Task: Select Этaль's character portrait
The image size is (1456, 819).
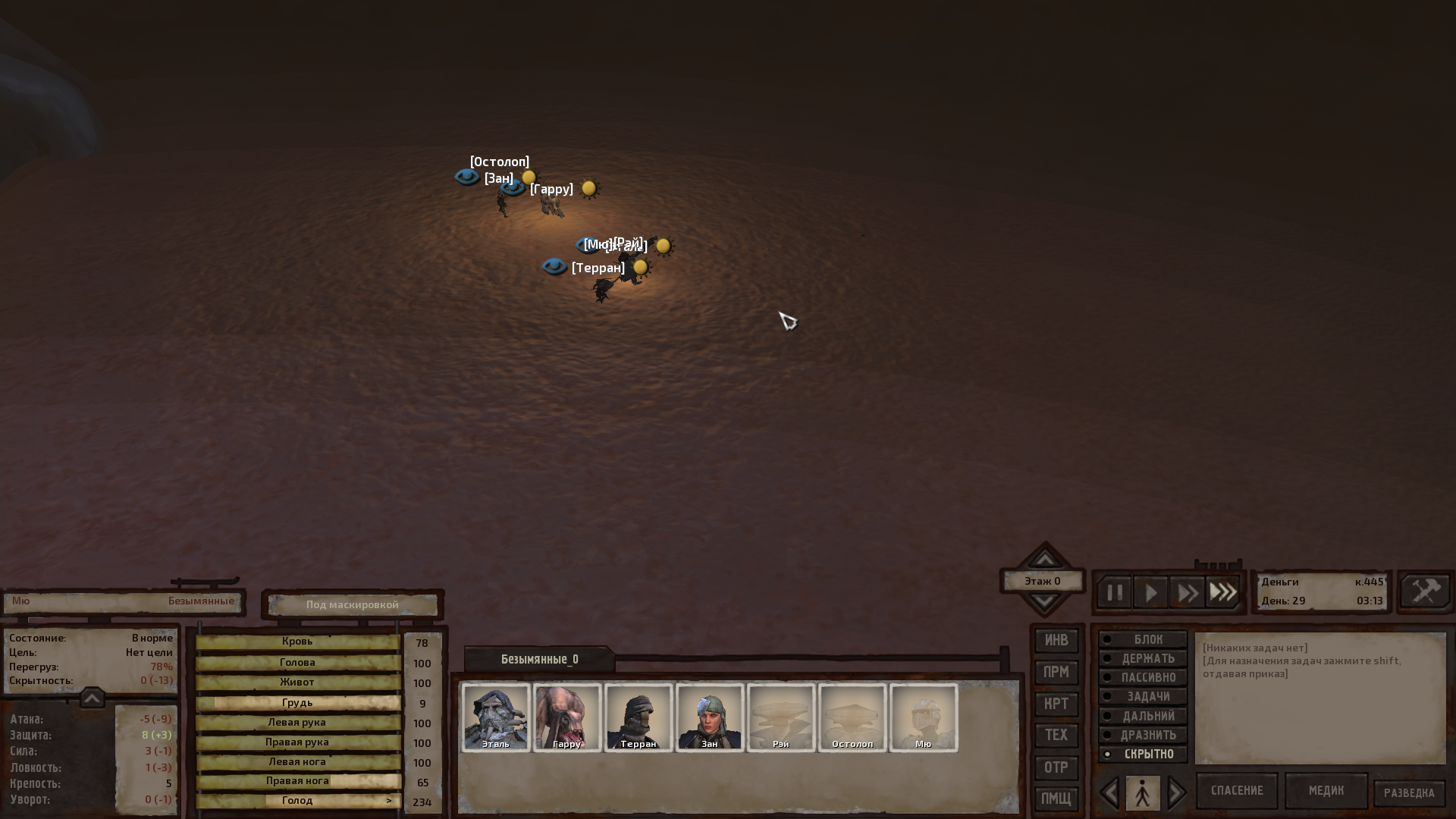Action: pyautogui.click(x=496, y=717)
